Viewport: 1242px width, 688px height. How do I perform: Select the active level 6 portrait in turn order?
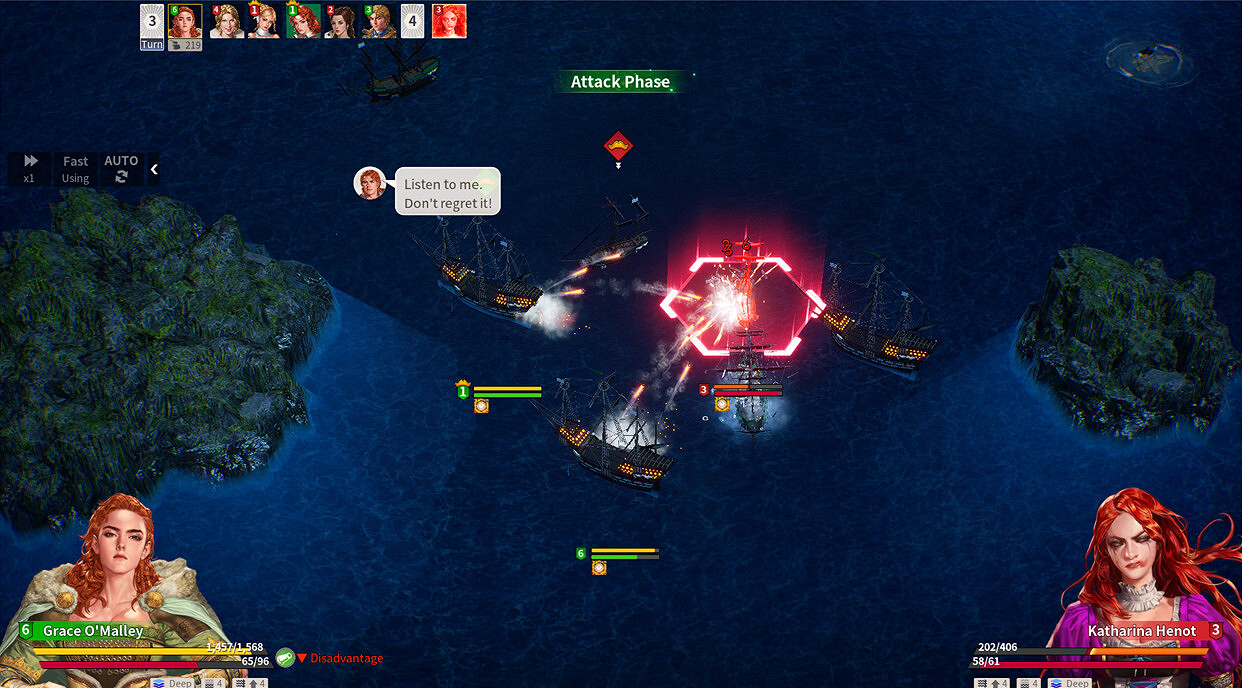(x=185, y=22)
